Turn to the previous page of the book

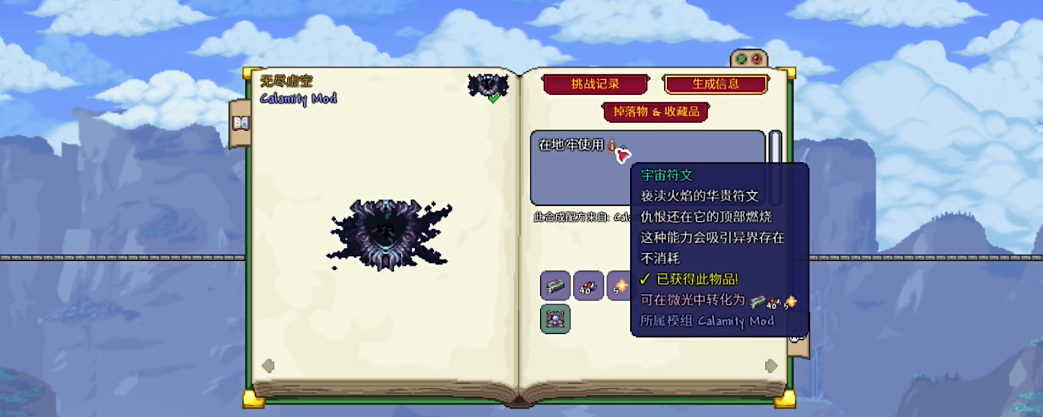click(268, 366)
